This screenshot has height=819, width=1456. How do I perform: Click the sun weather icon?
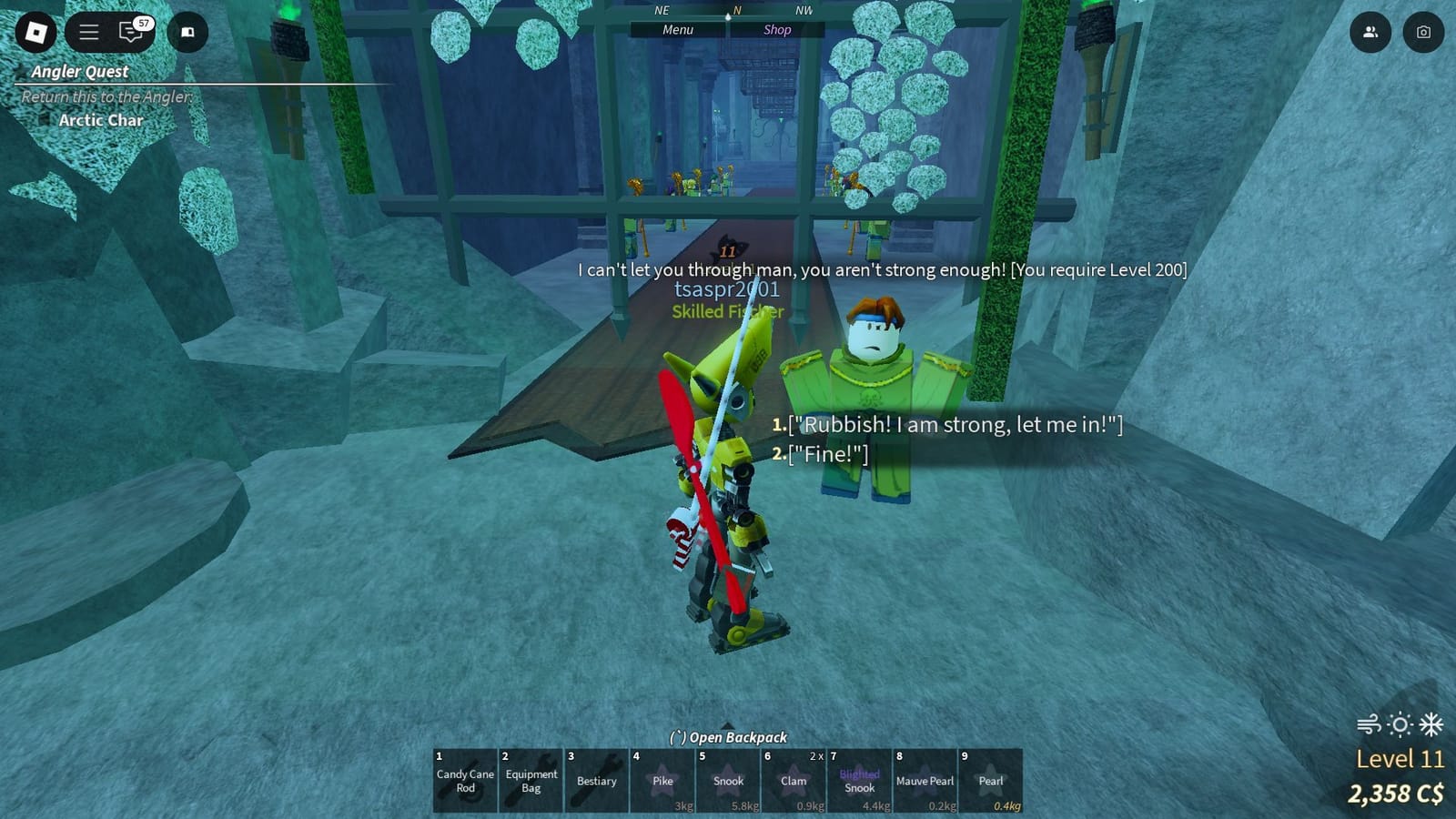[1399, 723]
